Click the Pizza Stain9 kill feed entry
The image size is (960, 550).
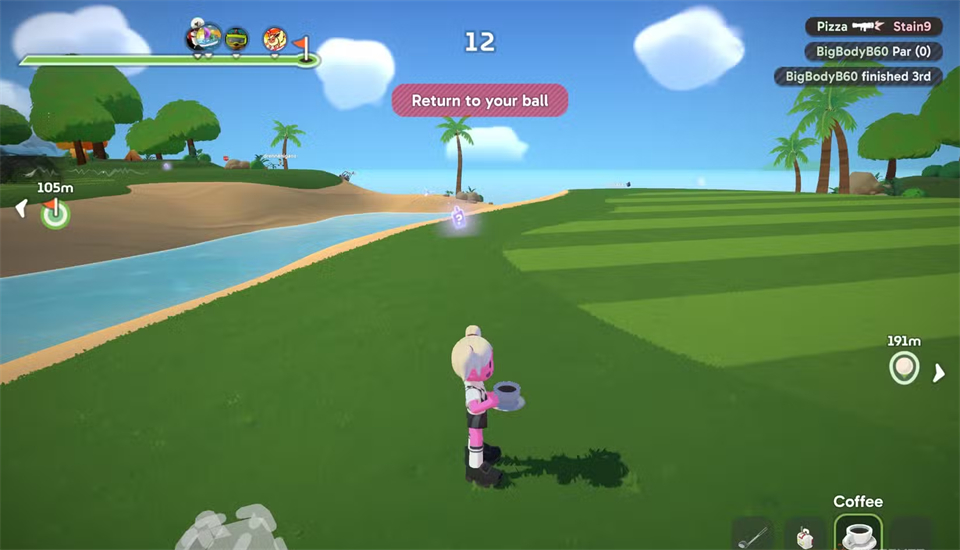873,27
